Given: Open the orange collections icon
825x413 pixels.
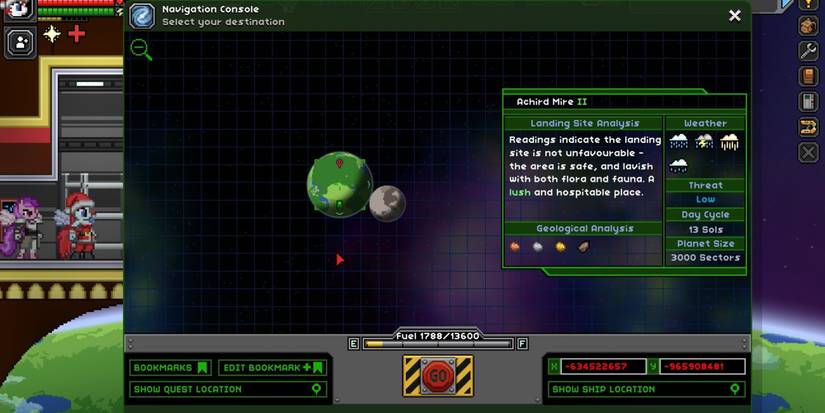Looking at the screenshot, I should pyautogui.click(x=809, y=126).
